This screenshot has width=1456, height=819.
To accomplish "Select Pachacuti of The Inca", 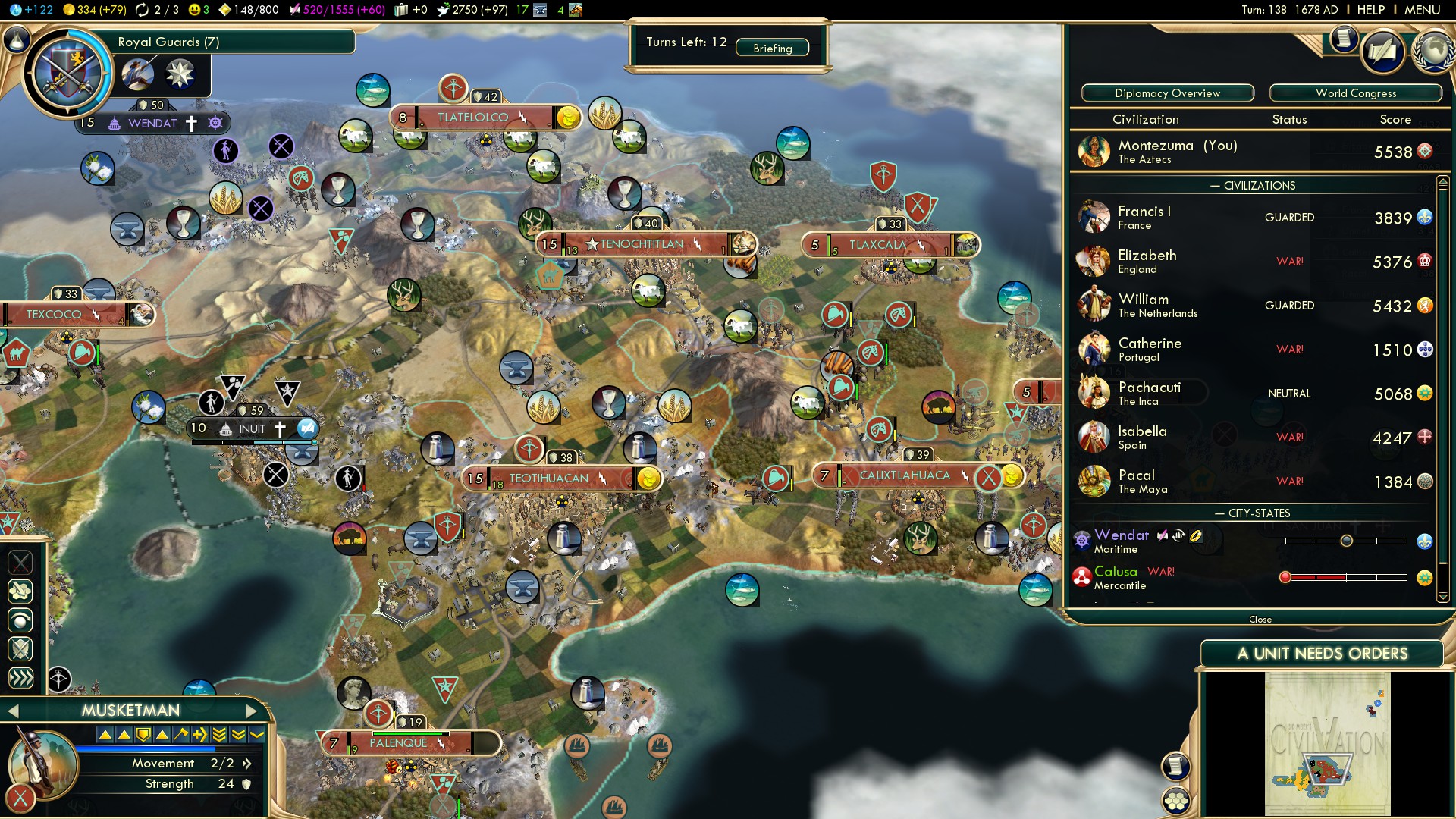I will coord(1149,394).
